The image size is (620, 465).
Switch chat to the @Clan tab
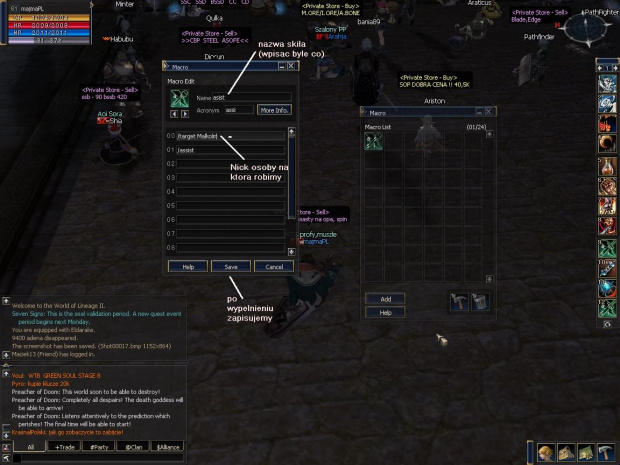pos(131,447)
